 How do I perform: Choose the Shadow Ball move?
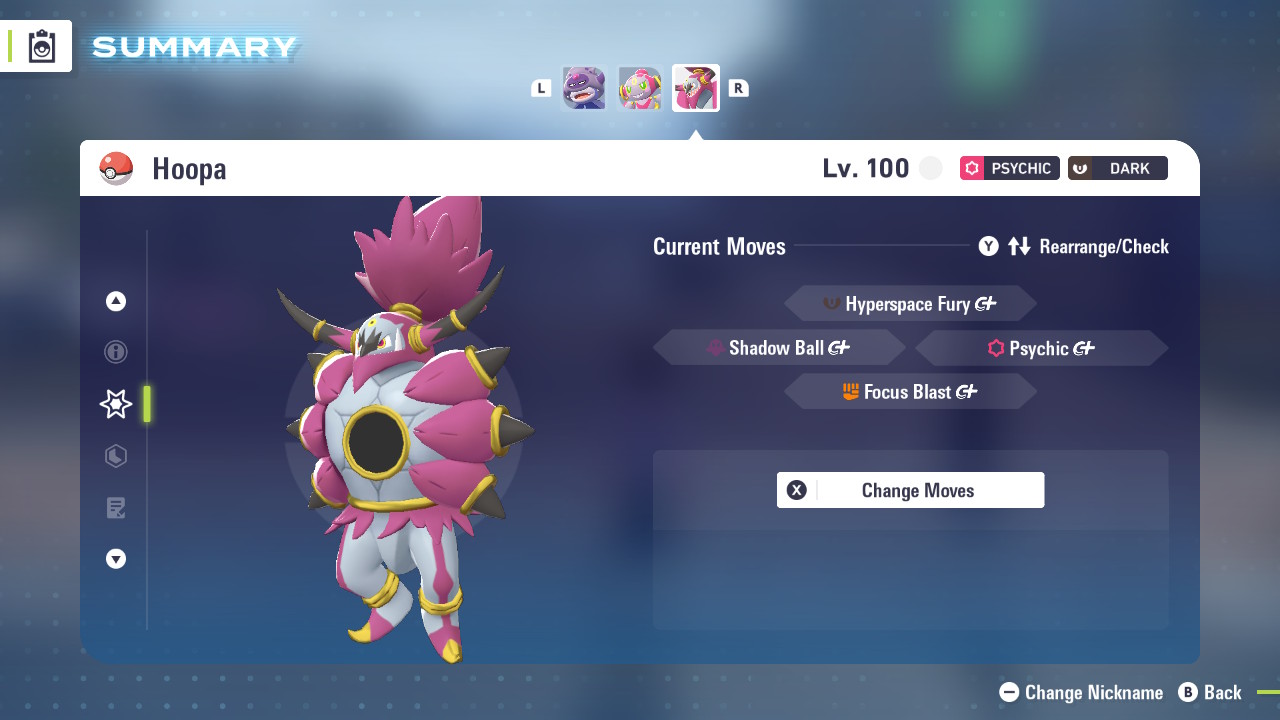click(779, 348)
